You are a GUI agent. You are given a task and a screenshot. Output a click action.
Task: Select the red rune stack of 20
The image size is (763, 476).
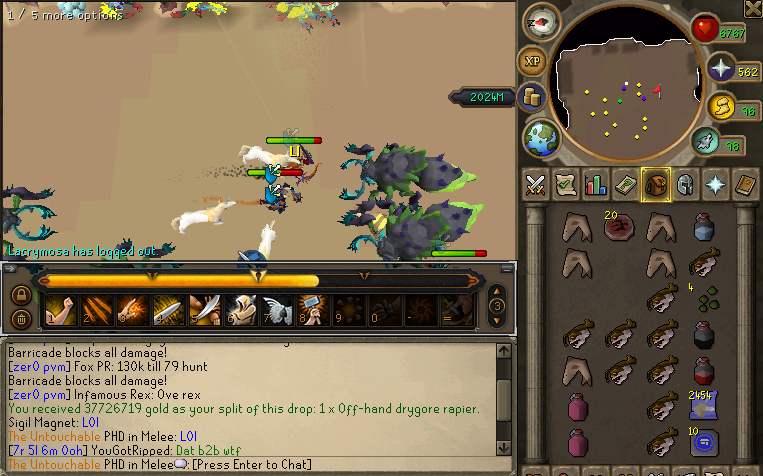tap(616, 228)
